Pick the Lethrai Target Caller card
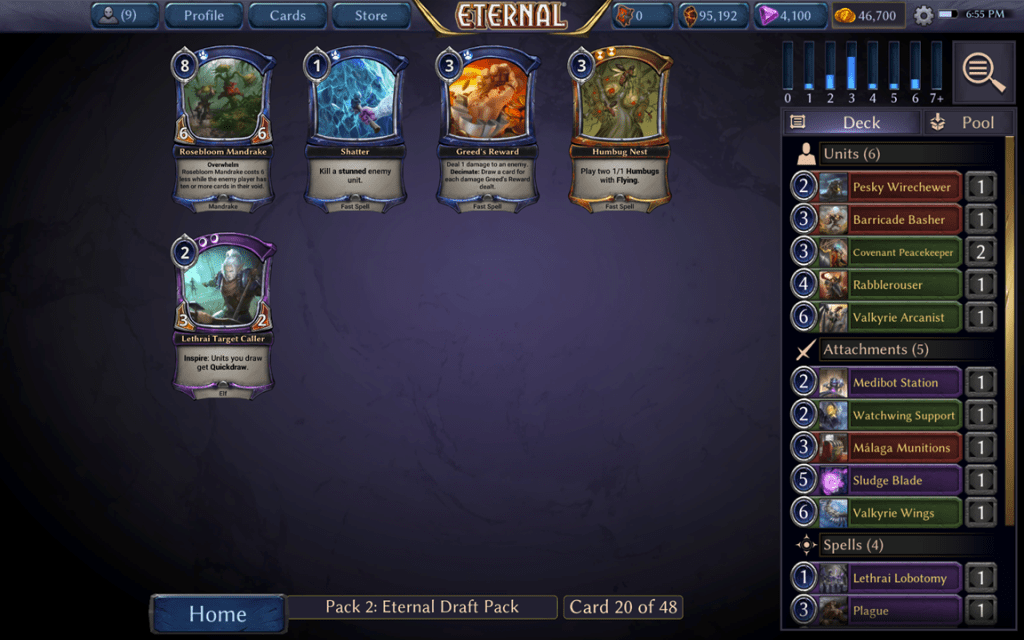Image resolution: width=1024 pixels, height=640 pixels. click(224, 316)
